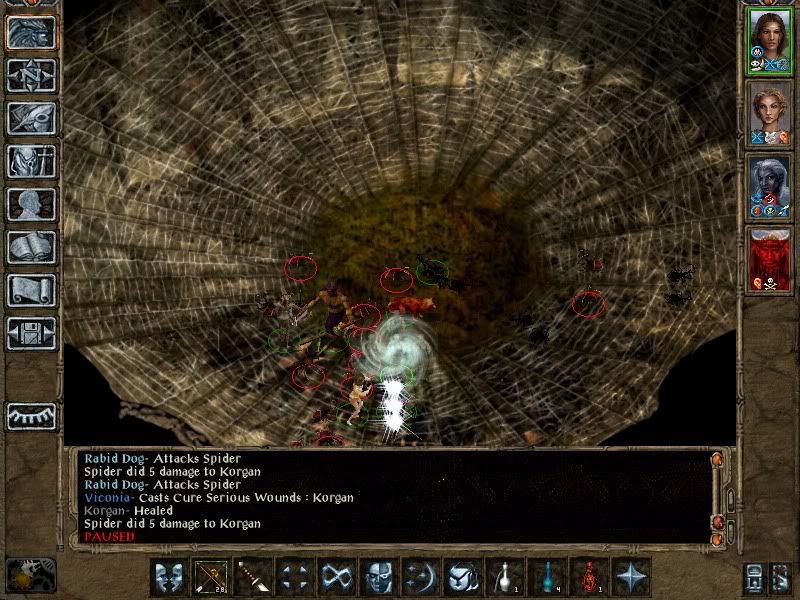
Task: Select the red demon-faced portrait
Action: click(x=768, y=260)
